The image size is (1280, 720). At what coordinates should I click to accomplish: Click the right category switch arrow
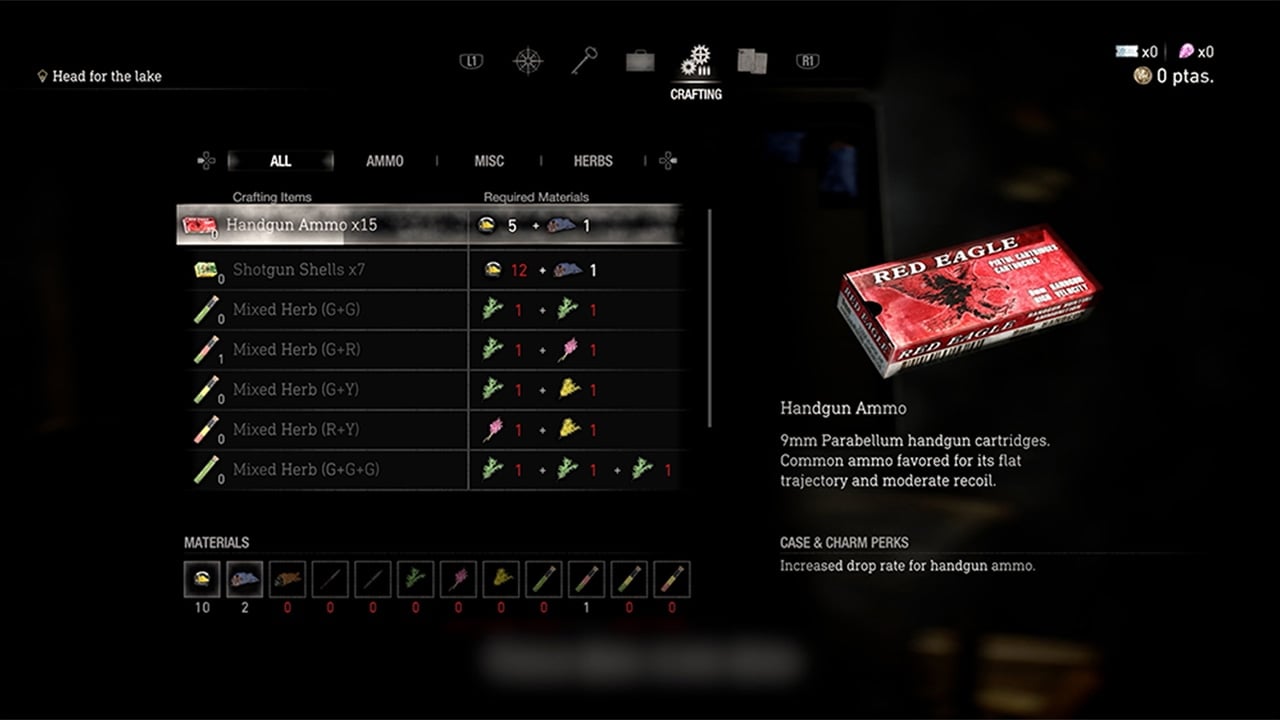[x=667, y=160]
